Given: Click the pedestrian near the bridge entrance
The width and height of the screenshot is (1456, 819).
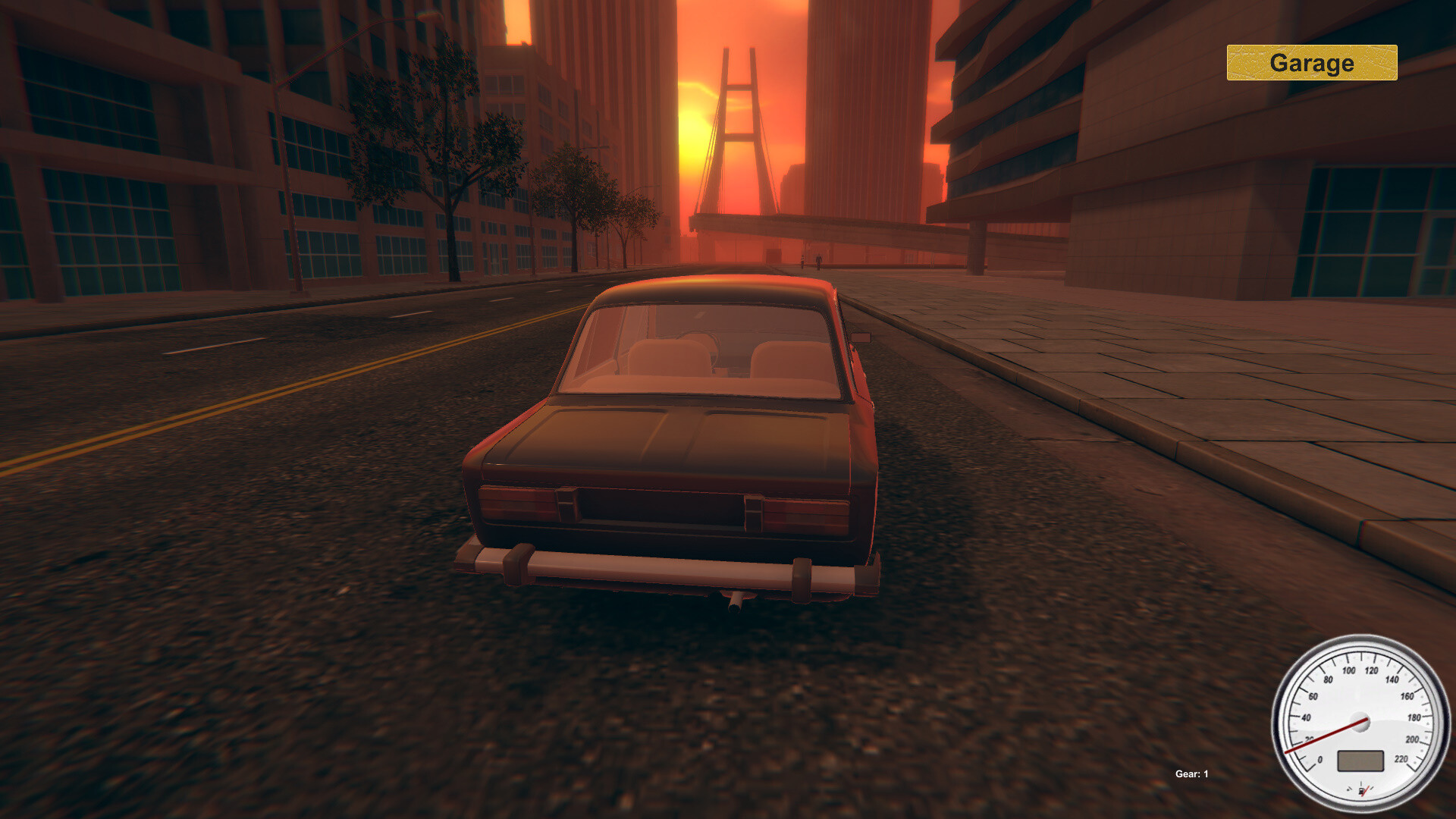Looking at the screenshot, I should (x=819, y=261).
